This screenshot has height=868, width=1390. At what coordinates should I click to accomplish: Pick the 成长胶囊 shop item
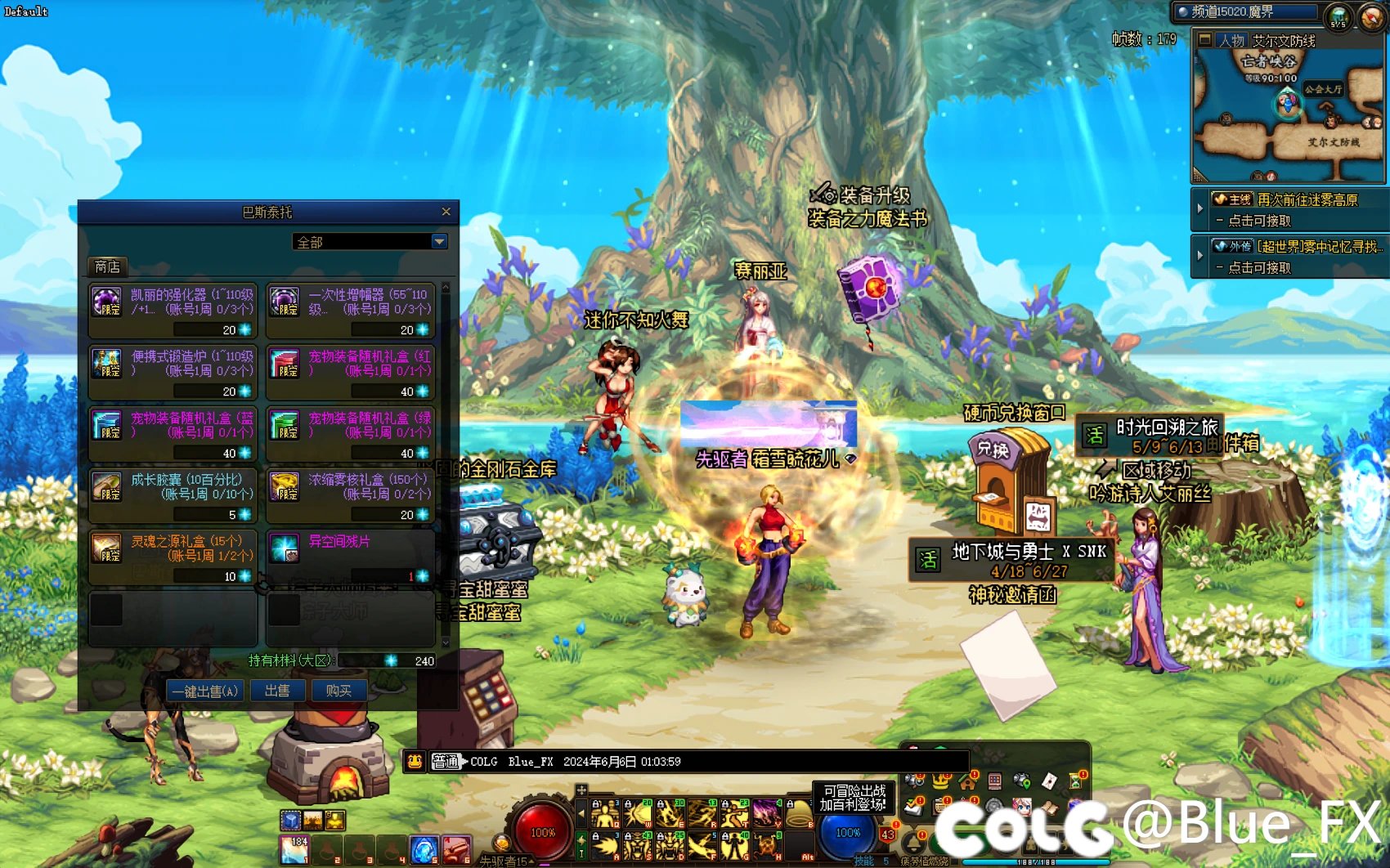(173, 494)
